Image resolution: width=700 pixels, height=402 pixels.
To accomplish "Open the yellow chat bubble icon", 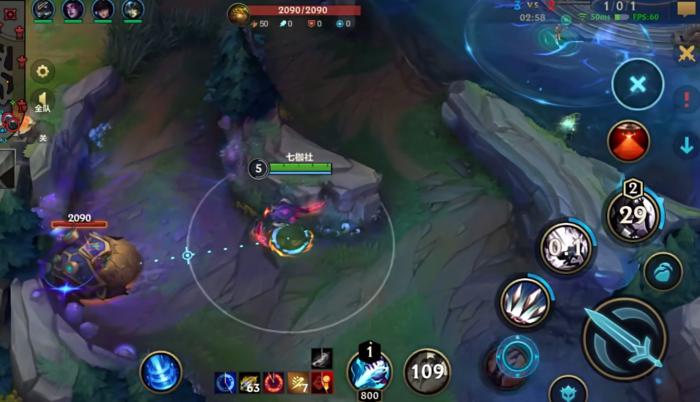I will (x=686, y=9).
